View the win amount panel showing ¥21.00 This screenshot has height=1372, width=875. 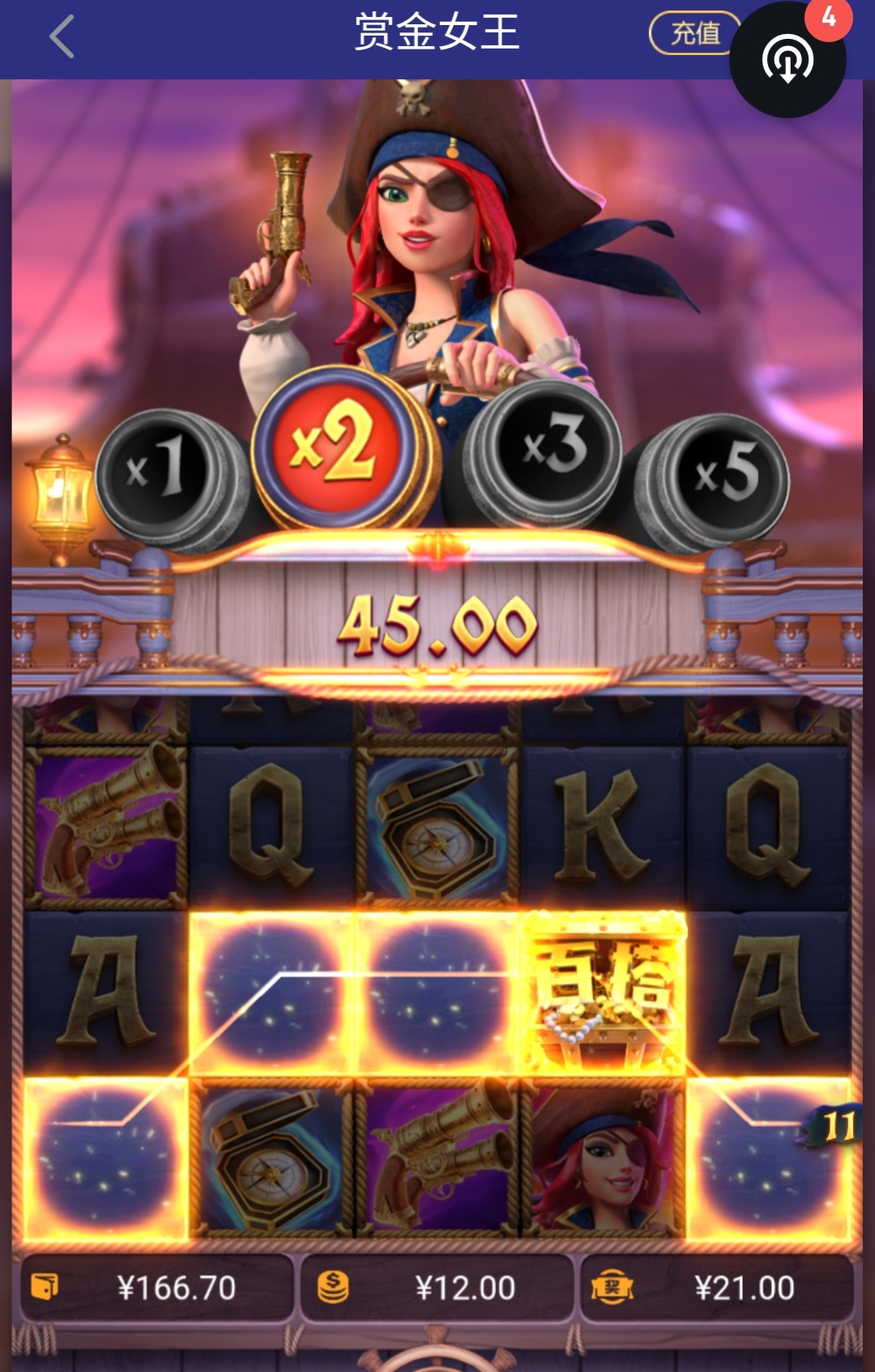pyautogui.click(x=717, y=1287)
